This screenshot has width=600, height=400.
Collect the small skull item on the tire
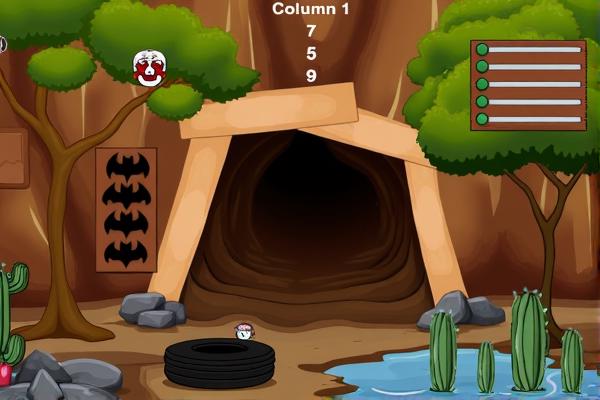(244, 331)
